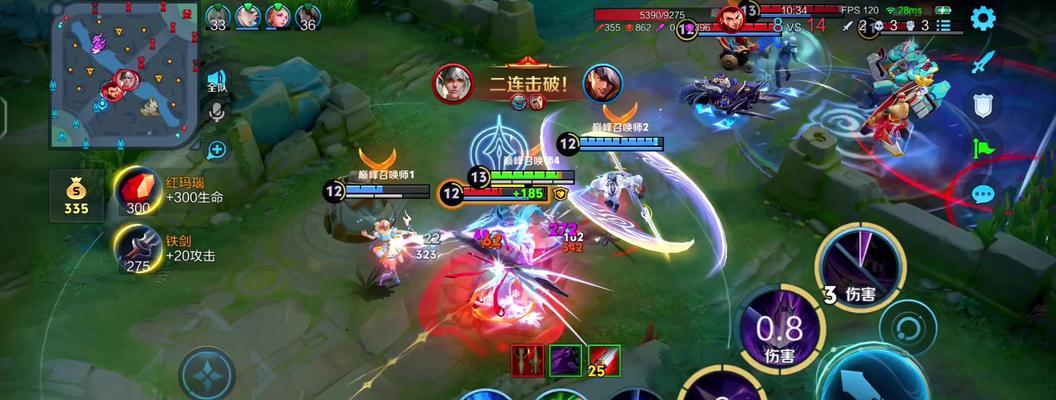This screenshot has width=1056, height=400.
Task: Click the minimap
Action: (x=125, y=75)
